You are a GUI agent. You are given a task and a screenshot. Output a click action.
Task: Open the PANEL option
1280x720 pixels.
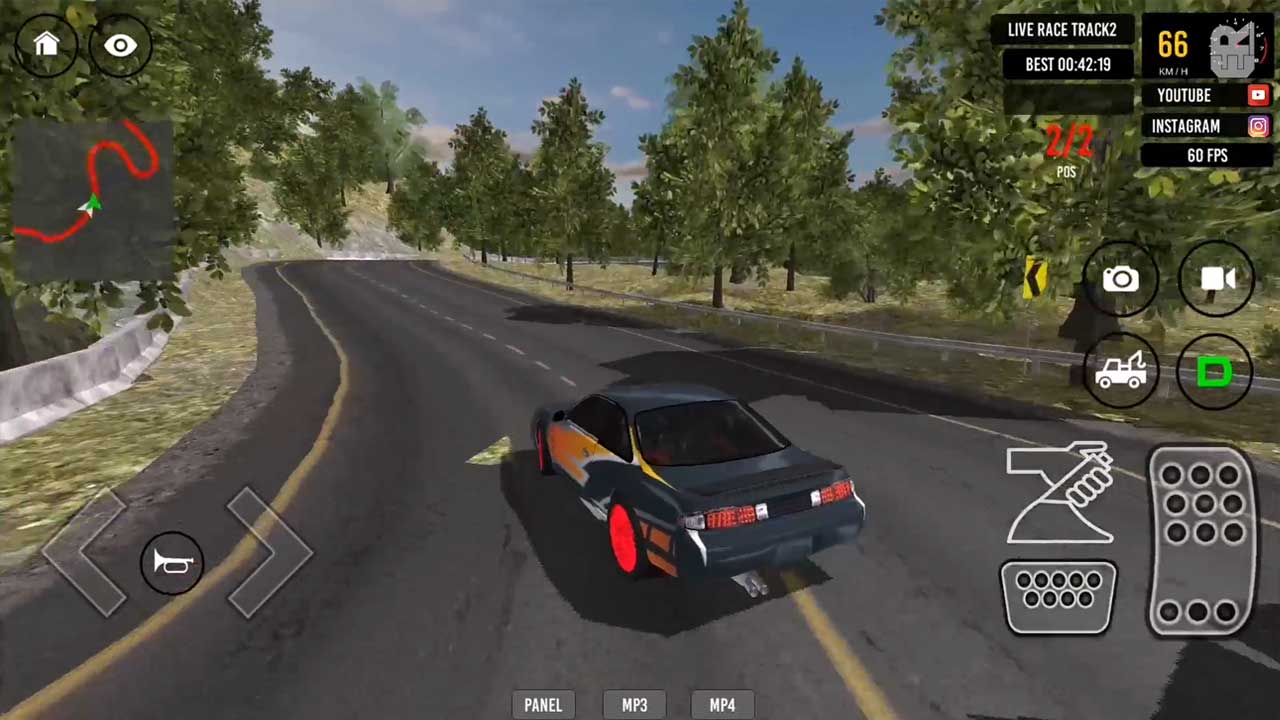[543, 705]
